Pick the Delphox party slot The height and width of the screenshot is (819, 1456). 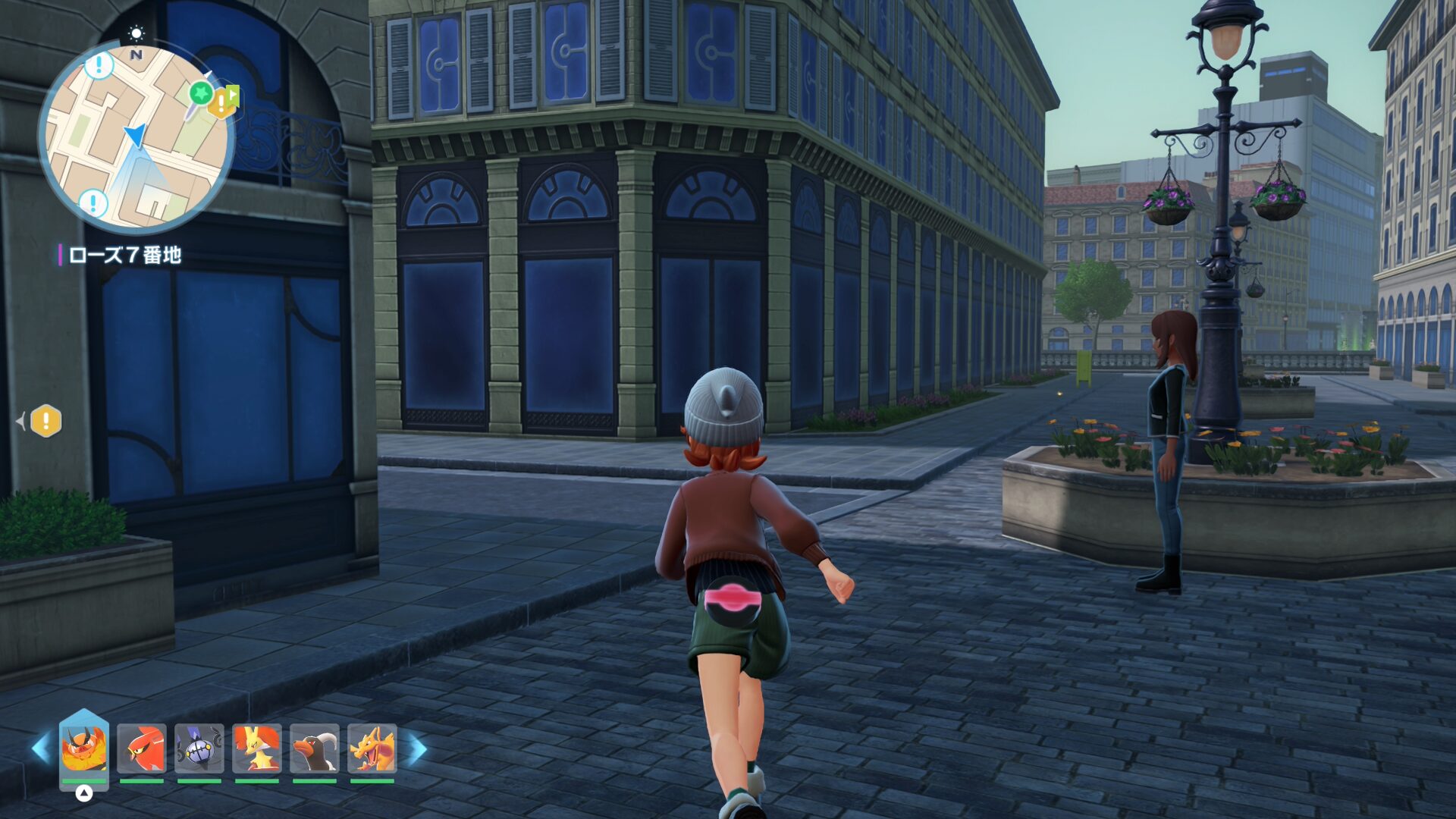pyautogui.click(x=257, y=748)
